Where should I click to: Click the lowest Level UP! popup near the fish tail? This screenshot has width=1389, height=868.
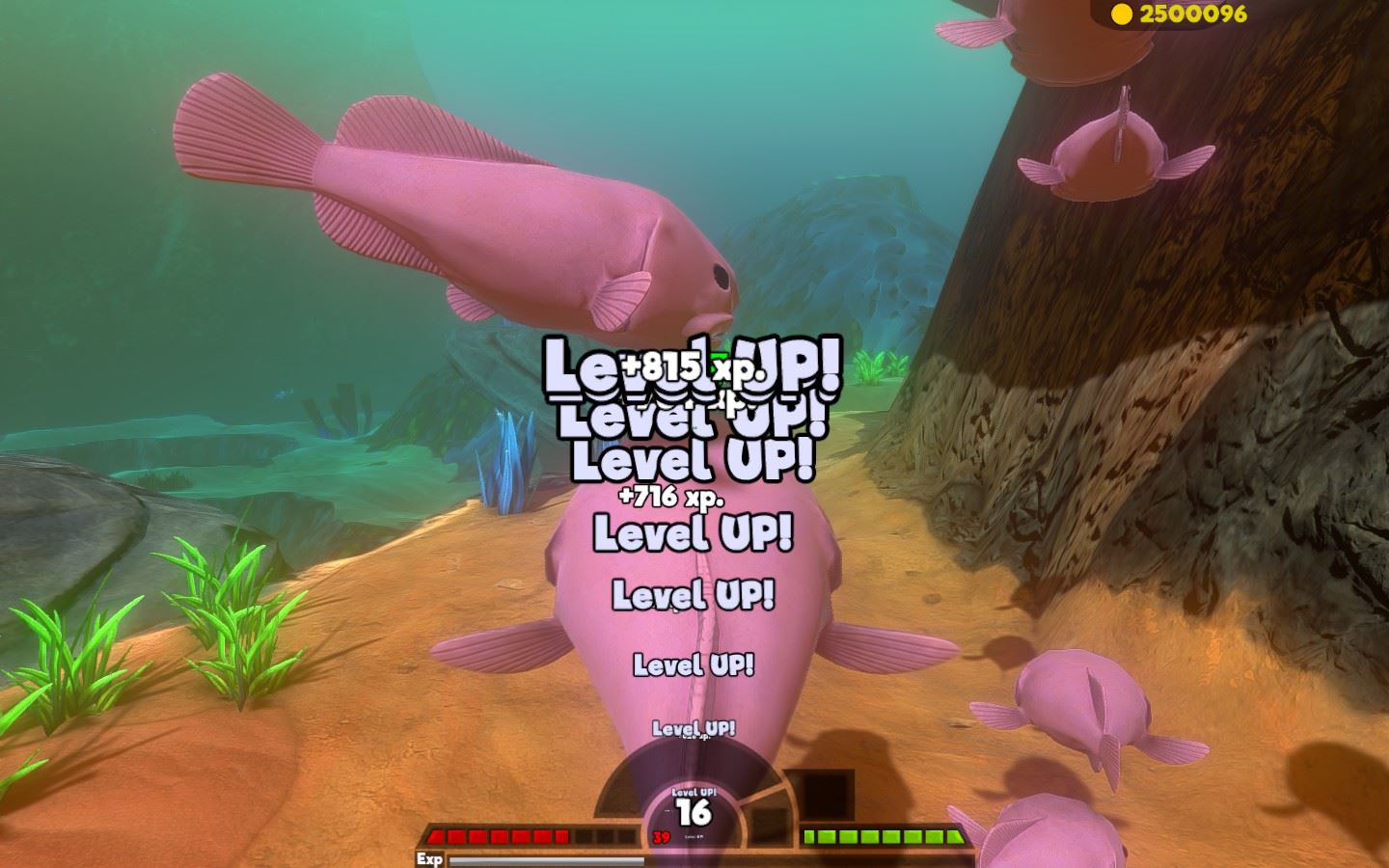[693, 728]
